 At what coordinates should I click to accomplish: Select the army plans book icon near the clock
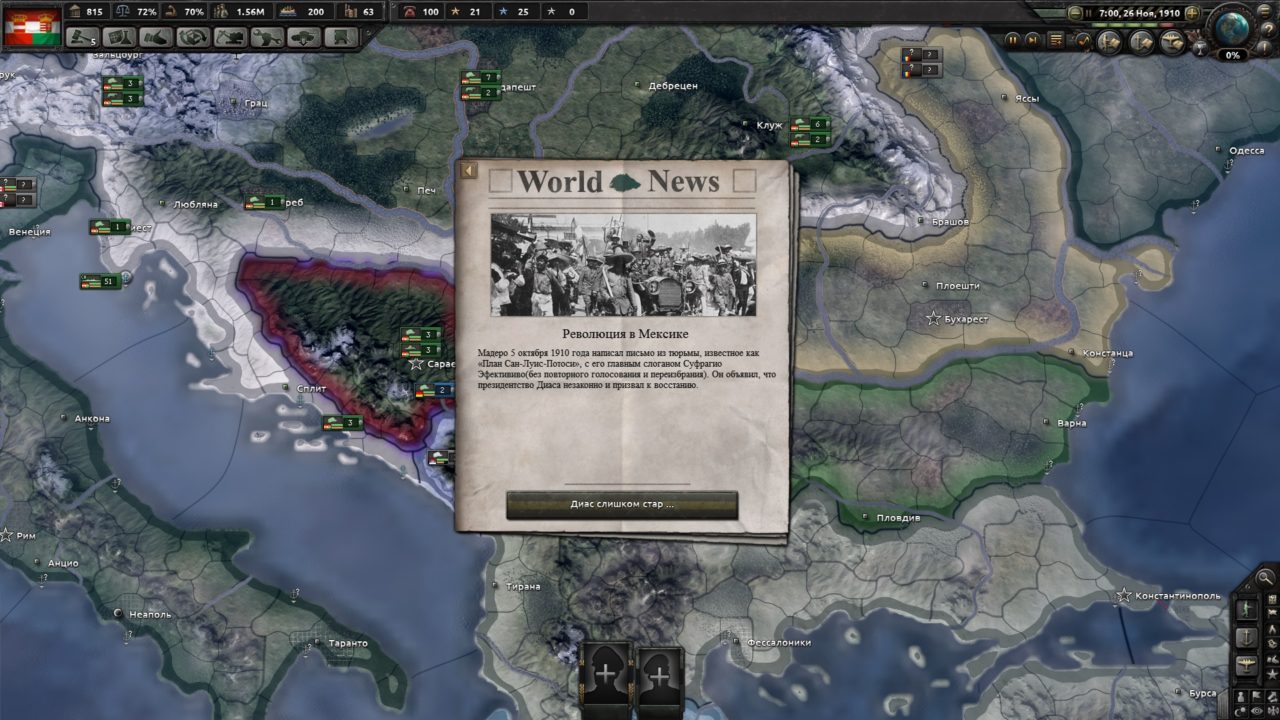(x=1107, y=42)
